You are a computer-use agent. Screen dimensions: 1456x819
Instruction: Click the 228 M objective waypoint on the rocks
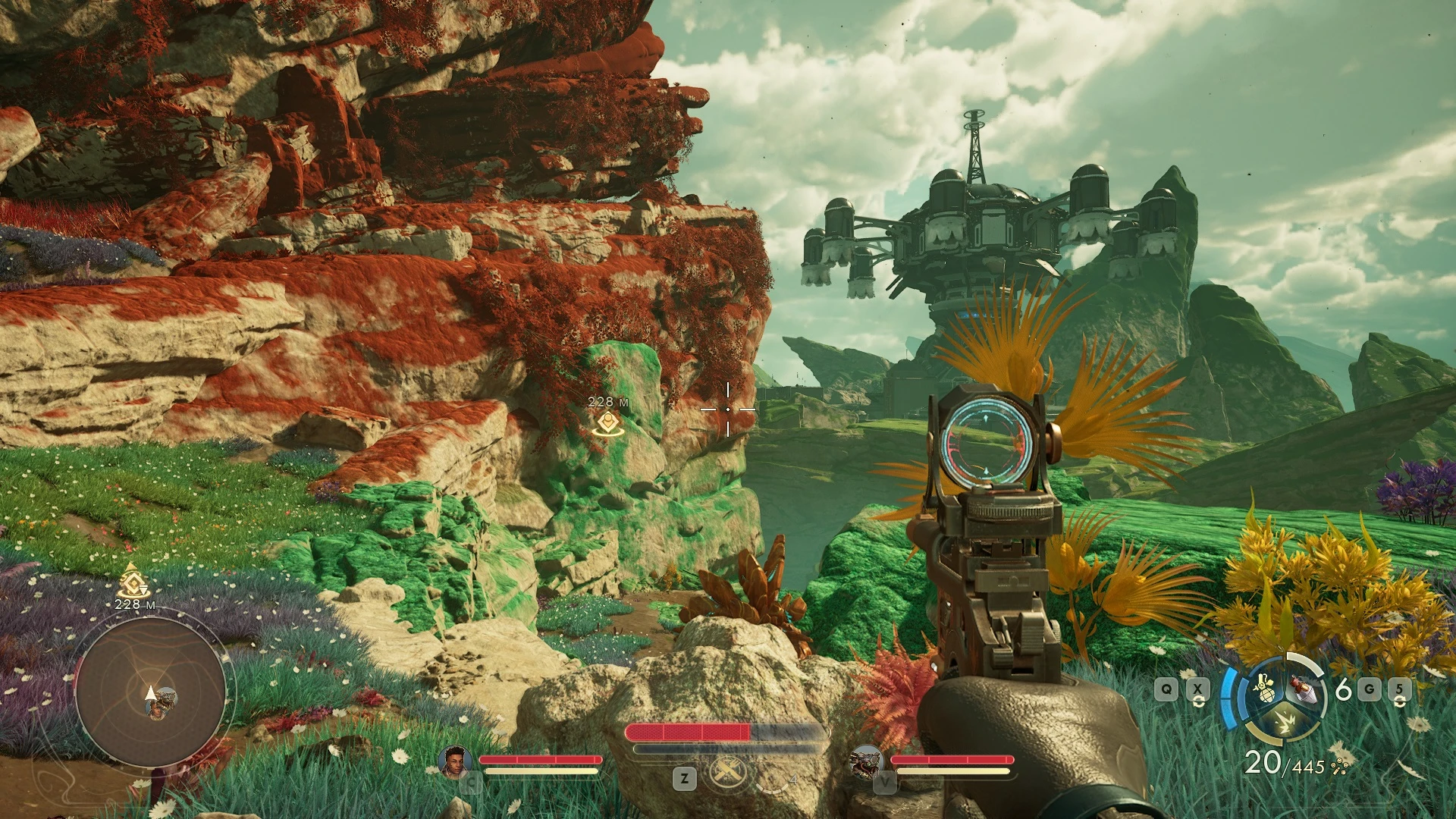coord(607,423)
